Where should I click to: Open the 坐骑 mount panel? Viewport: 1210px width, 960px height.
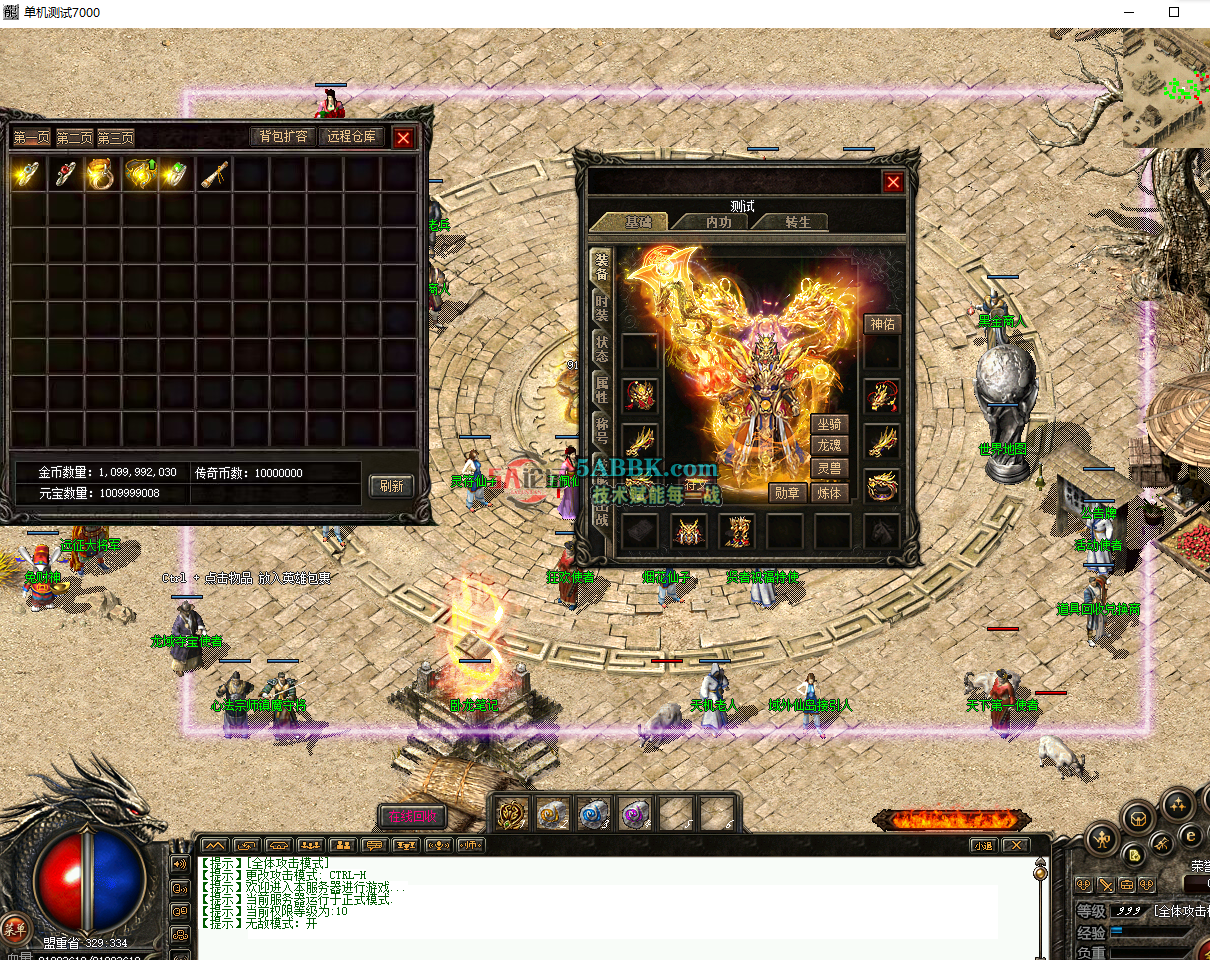(829, 425)
